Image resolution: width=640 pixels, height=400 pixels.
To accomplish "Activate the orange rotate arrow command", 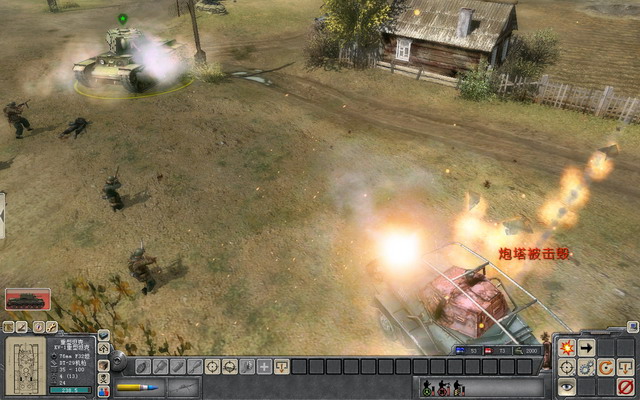I will tap(606, 367).
